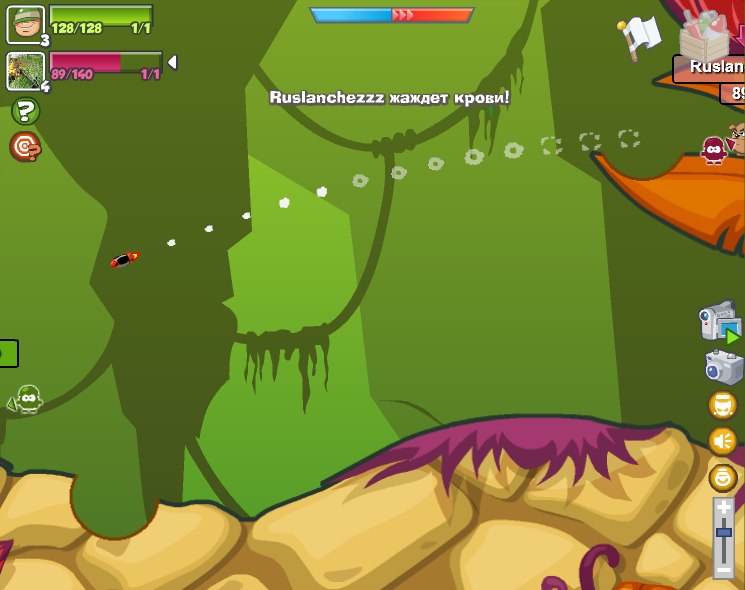Expand the green tab on left edge

[8, 353]
